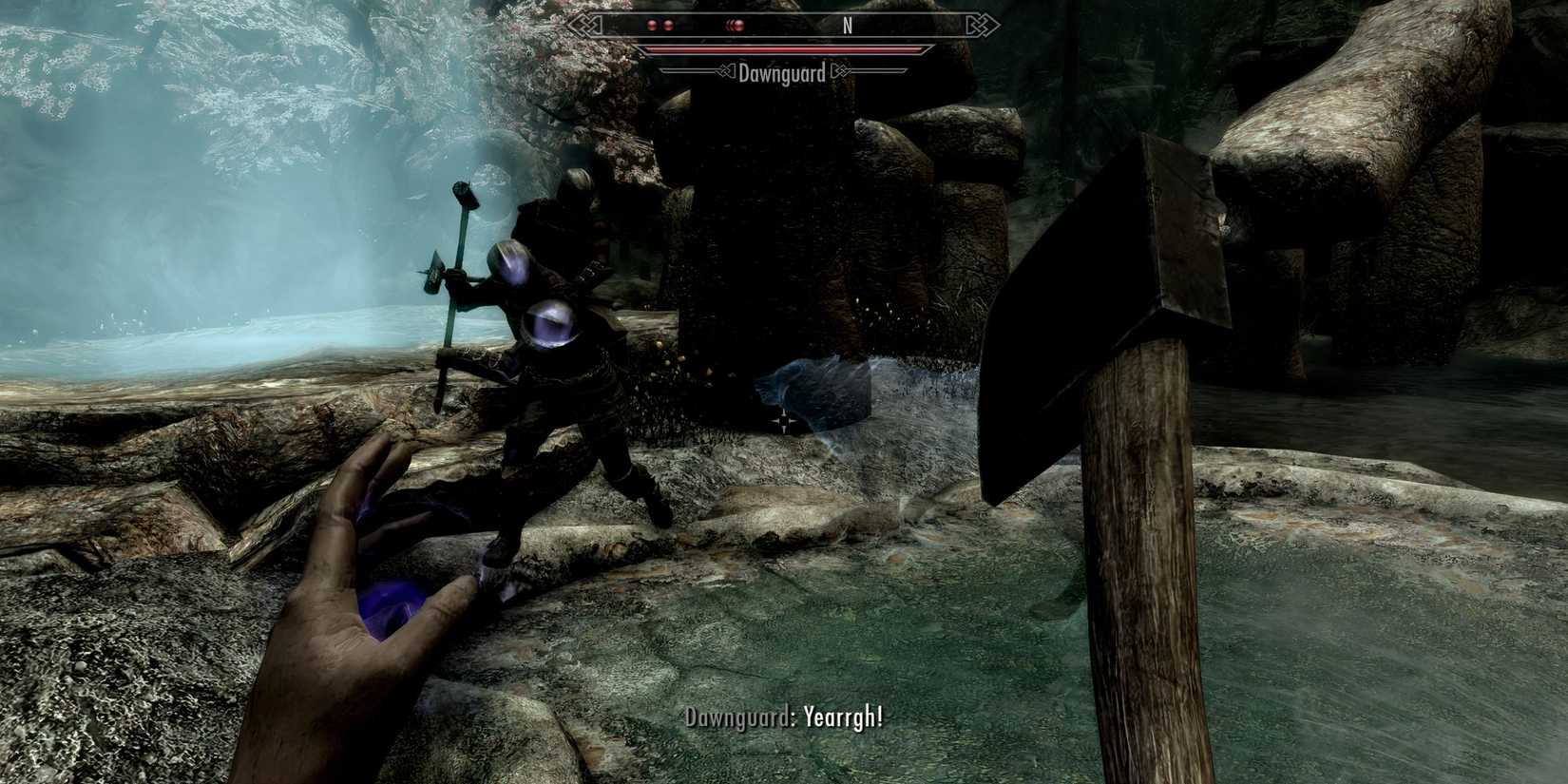Viewport: 1568px width, 784px height.
Task: Click the Dawnguard enemy name label
Action: (781, 72)
